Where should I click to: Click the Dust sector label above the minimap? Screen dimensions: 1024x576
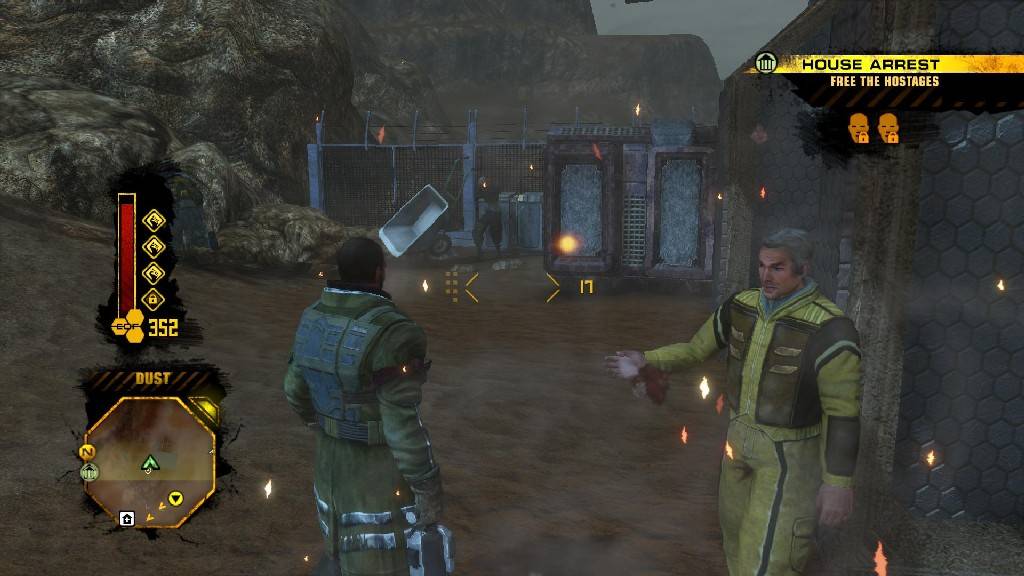(x=152, y=379)
